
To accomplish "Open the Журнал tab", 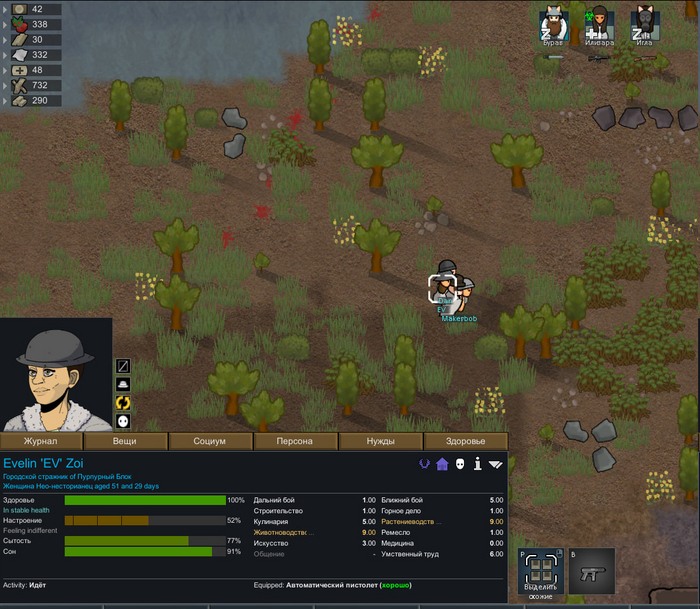I will [x=41, y=441].
